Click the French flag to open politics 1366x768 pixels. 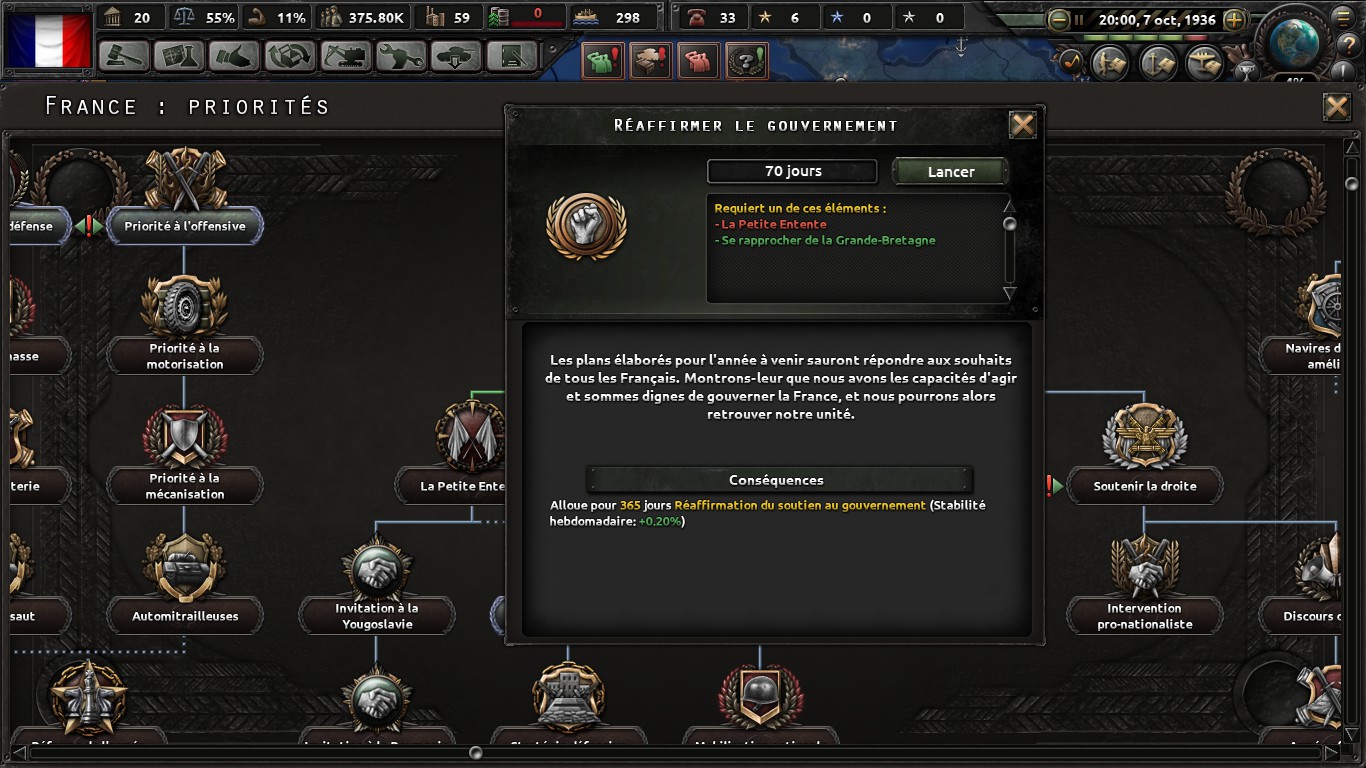click(49, 40)
